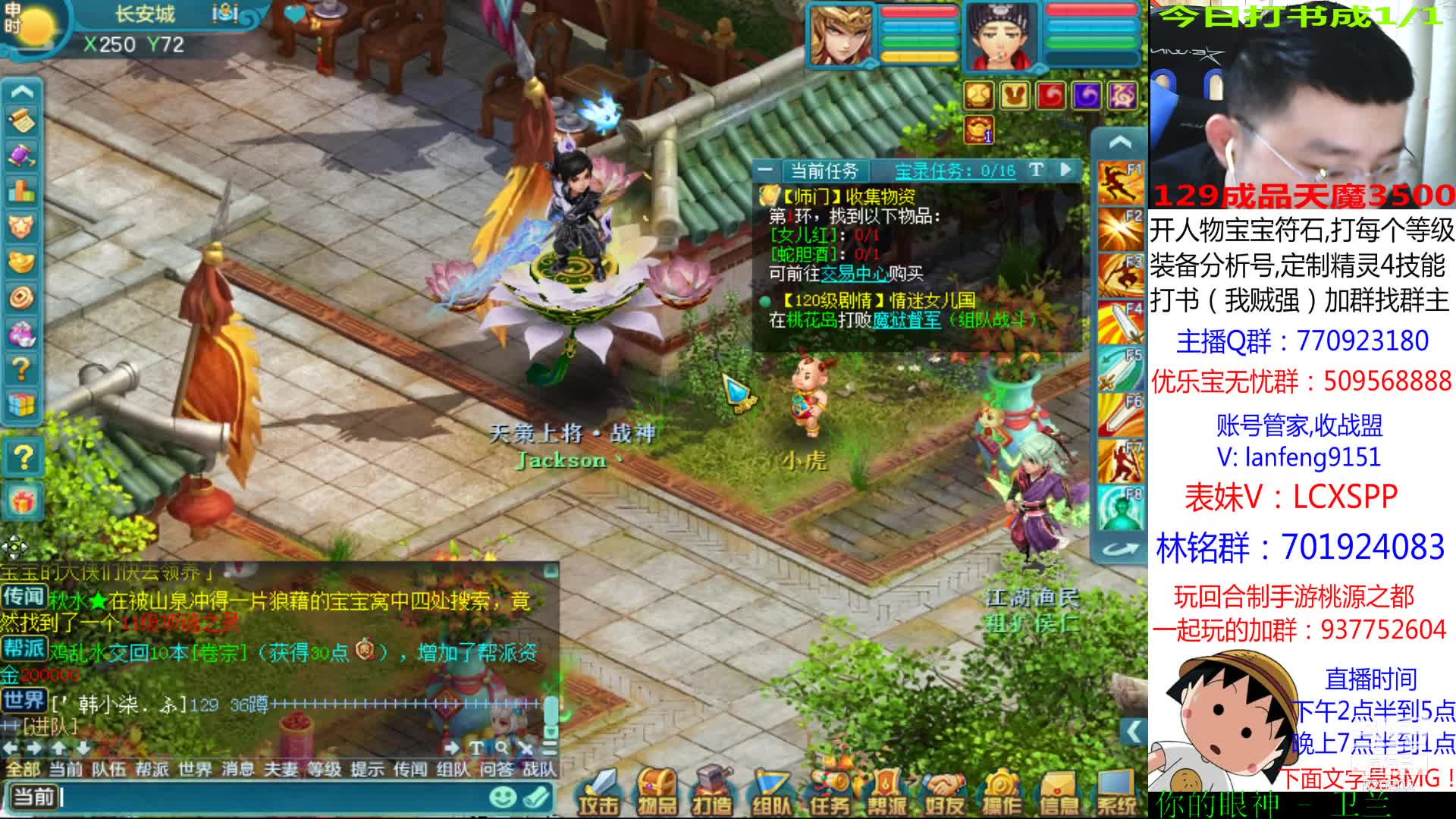The image size is (1456, 819).
Task: Open the emoji smiley picker
Action: pos(502,797)
